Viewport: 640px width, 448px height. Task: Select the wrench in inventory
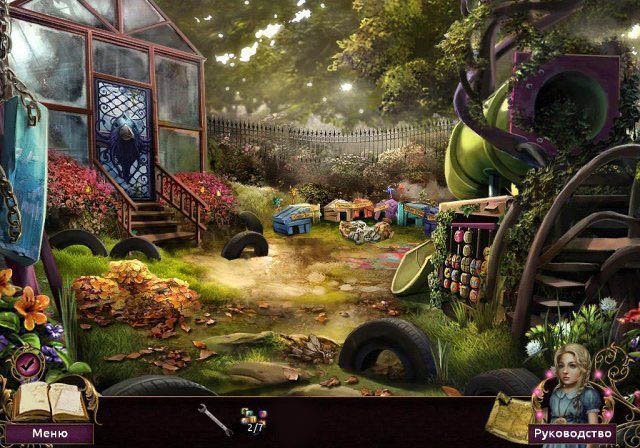213,417
